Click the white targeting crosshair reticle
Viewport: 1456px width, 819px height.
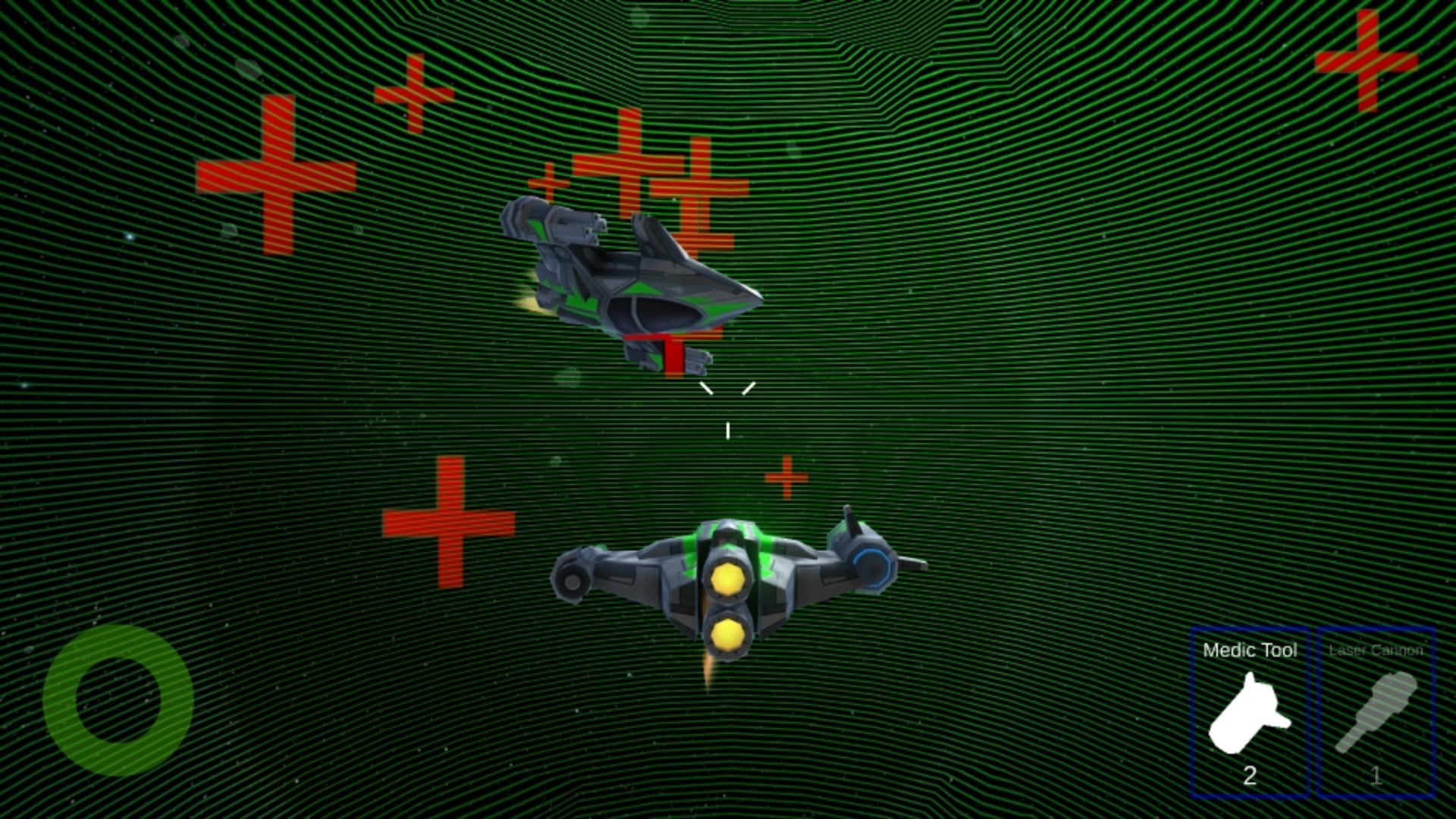(728, 409)
